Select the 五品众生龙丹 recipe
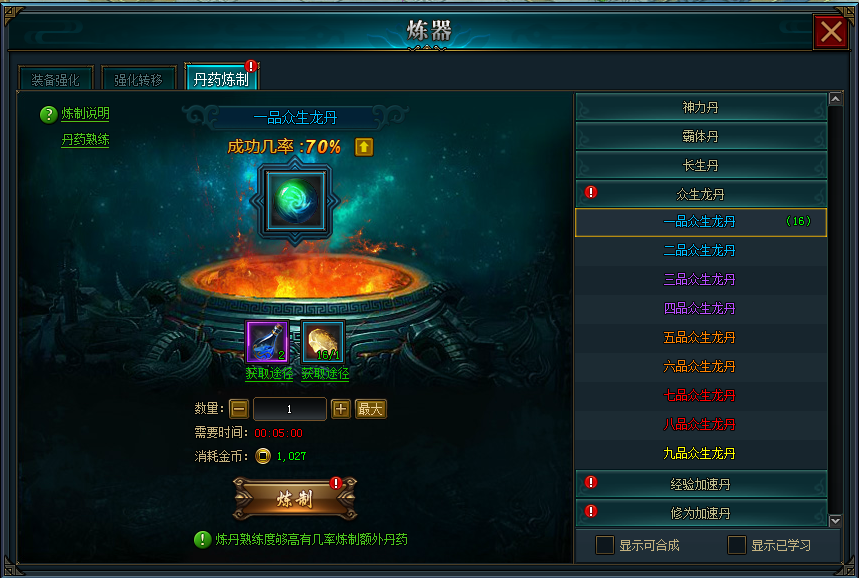Image resolution: width=859 pixels, height=578 pixels. click(x=699, y=337)
